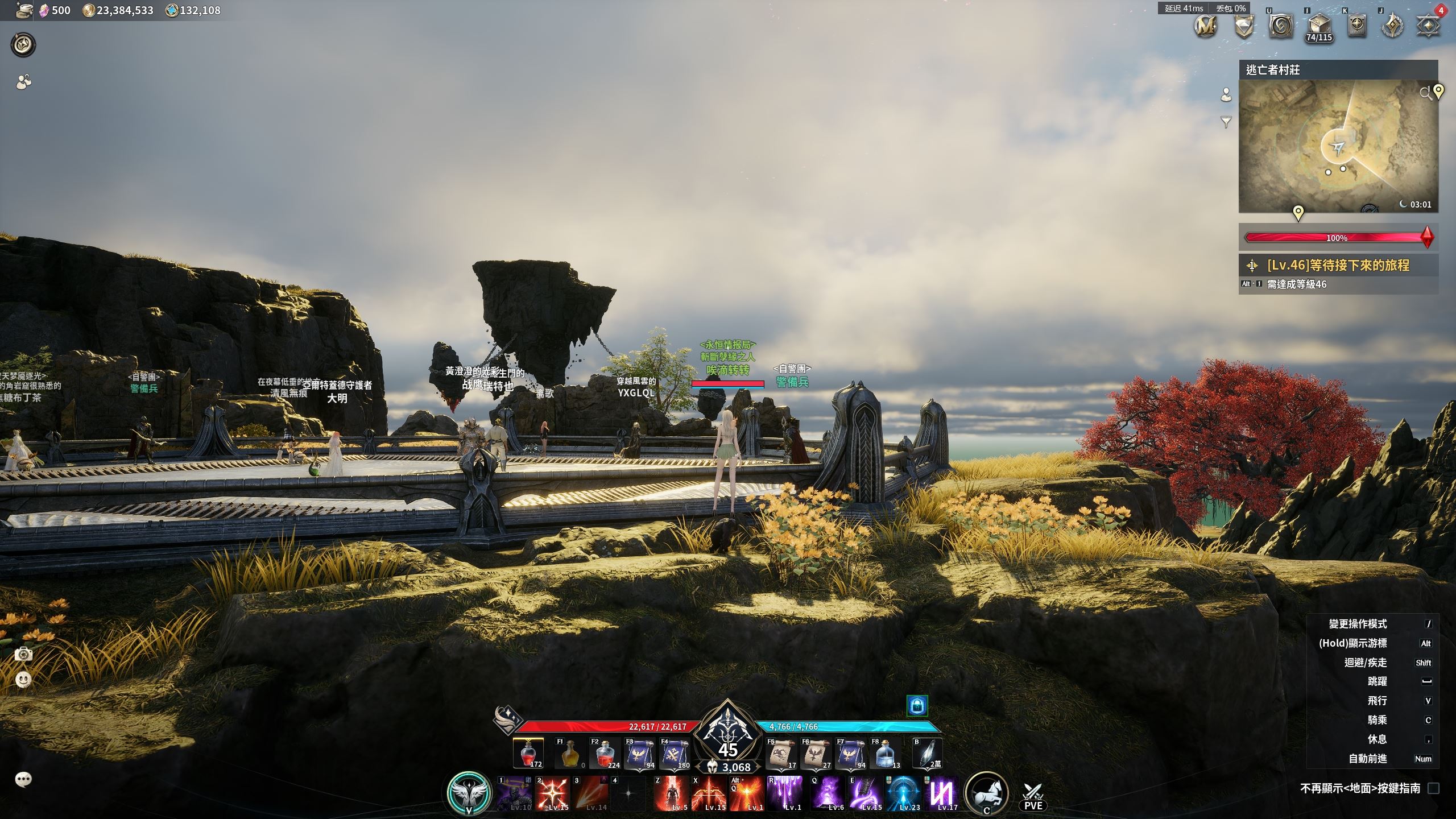This screenshot has height=819, width=1456.
Task: Use the red potion stack of 172
Action: click(x=528, y=754)
